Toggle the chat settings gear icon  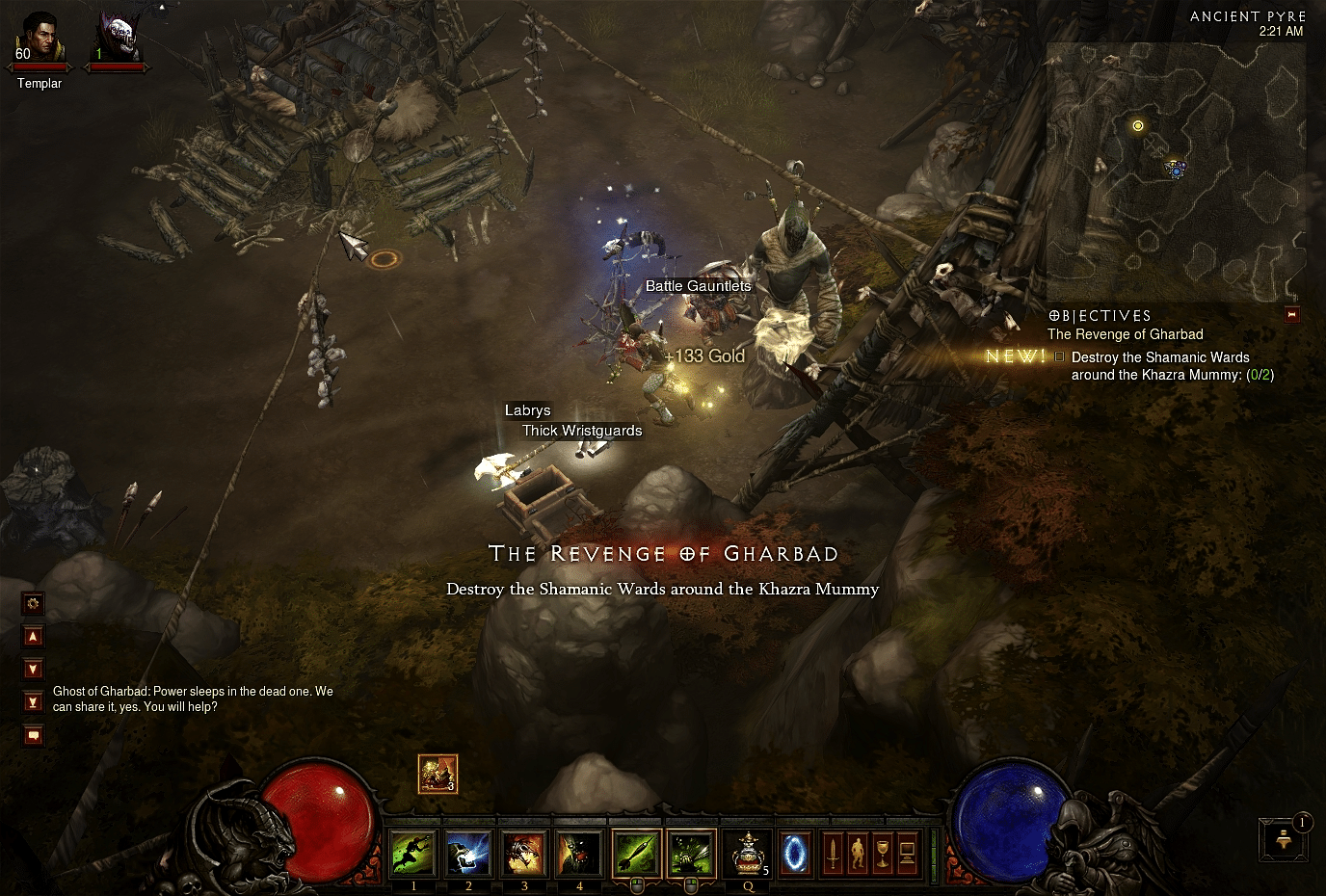coord(33,603)
